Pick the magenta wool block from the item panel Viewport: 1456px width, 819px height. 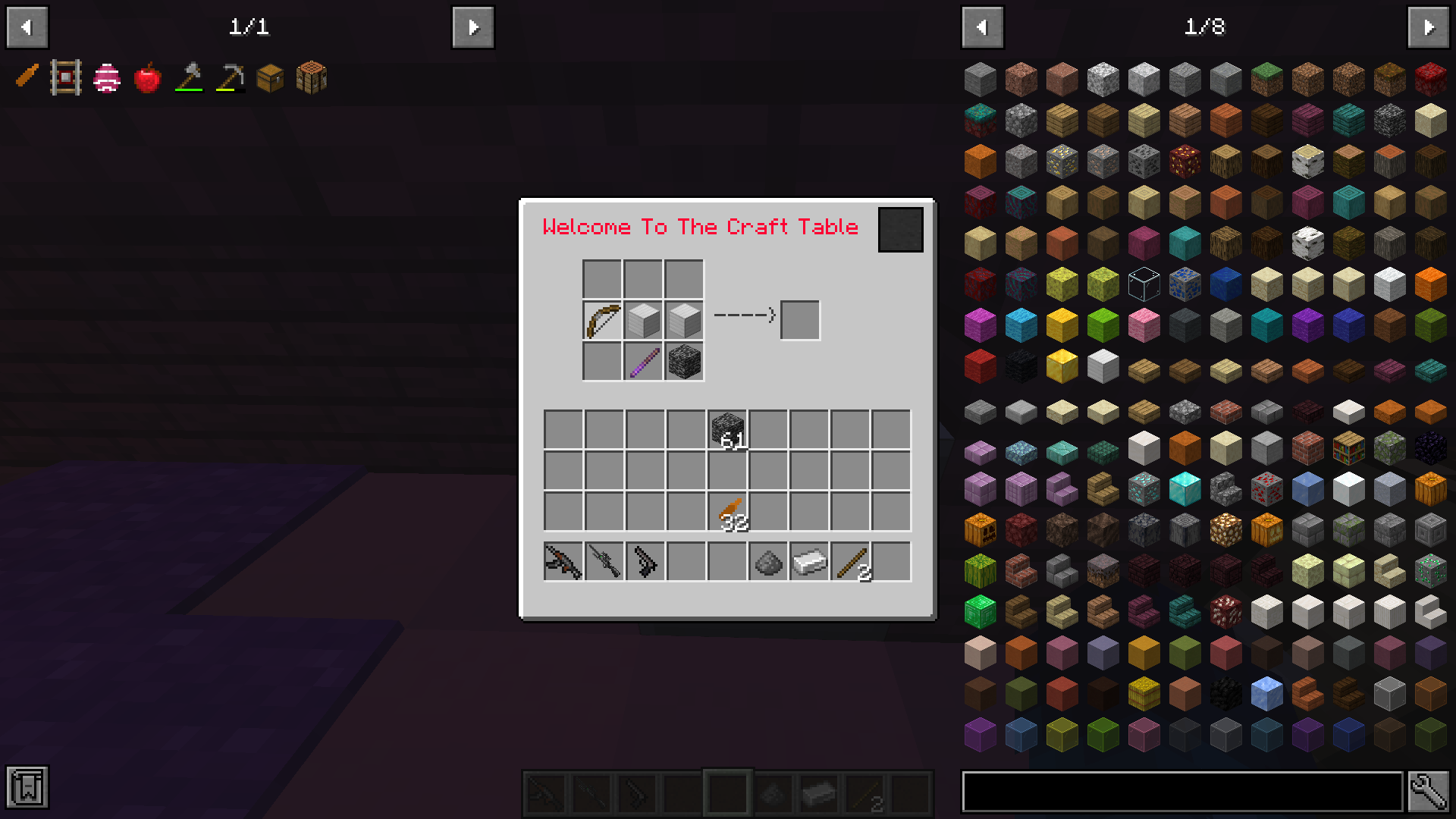(981, 324)
